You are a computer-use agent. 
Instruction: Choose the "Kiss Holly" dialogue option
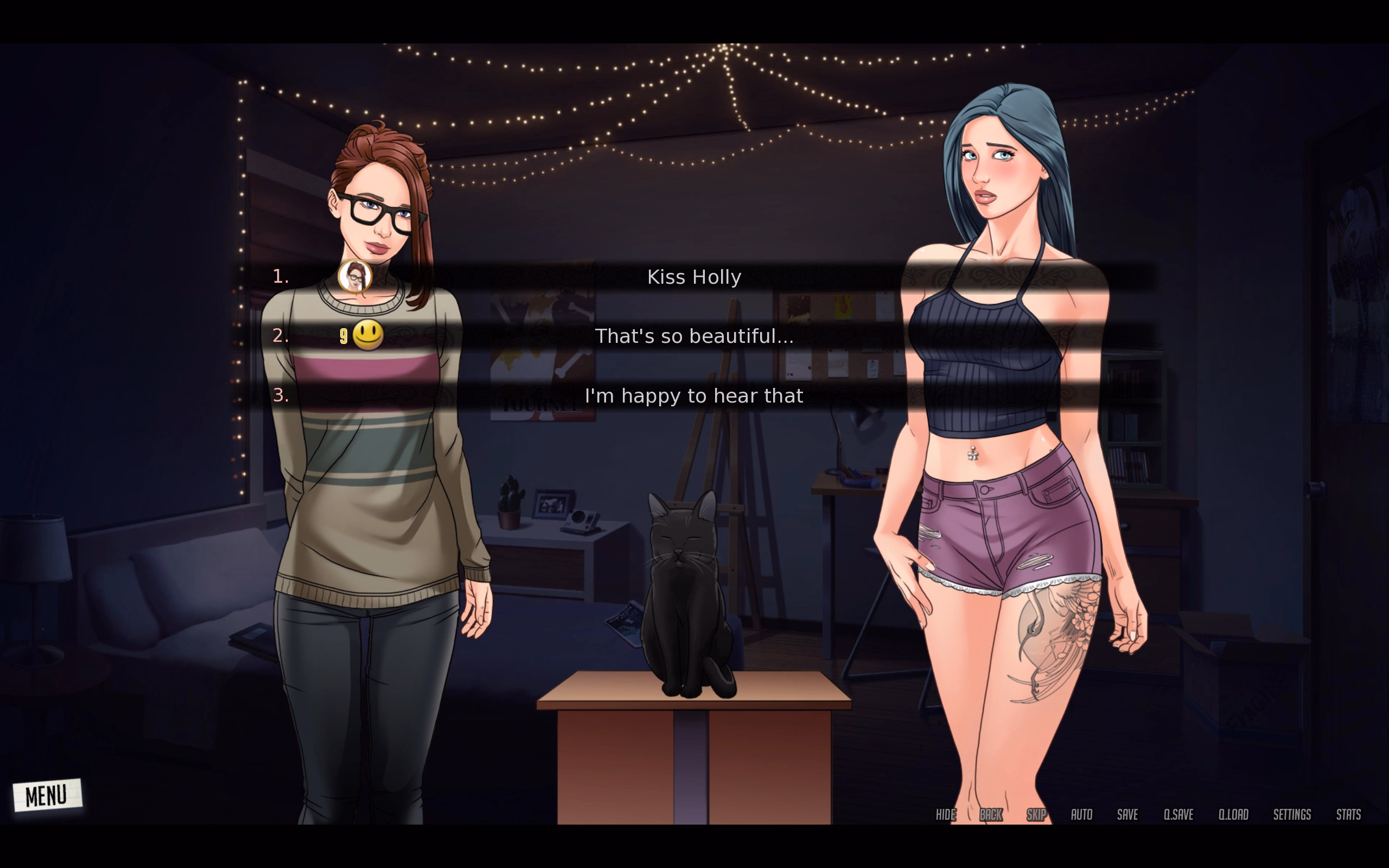(x=694, y=277)
